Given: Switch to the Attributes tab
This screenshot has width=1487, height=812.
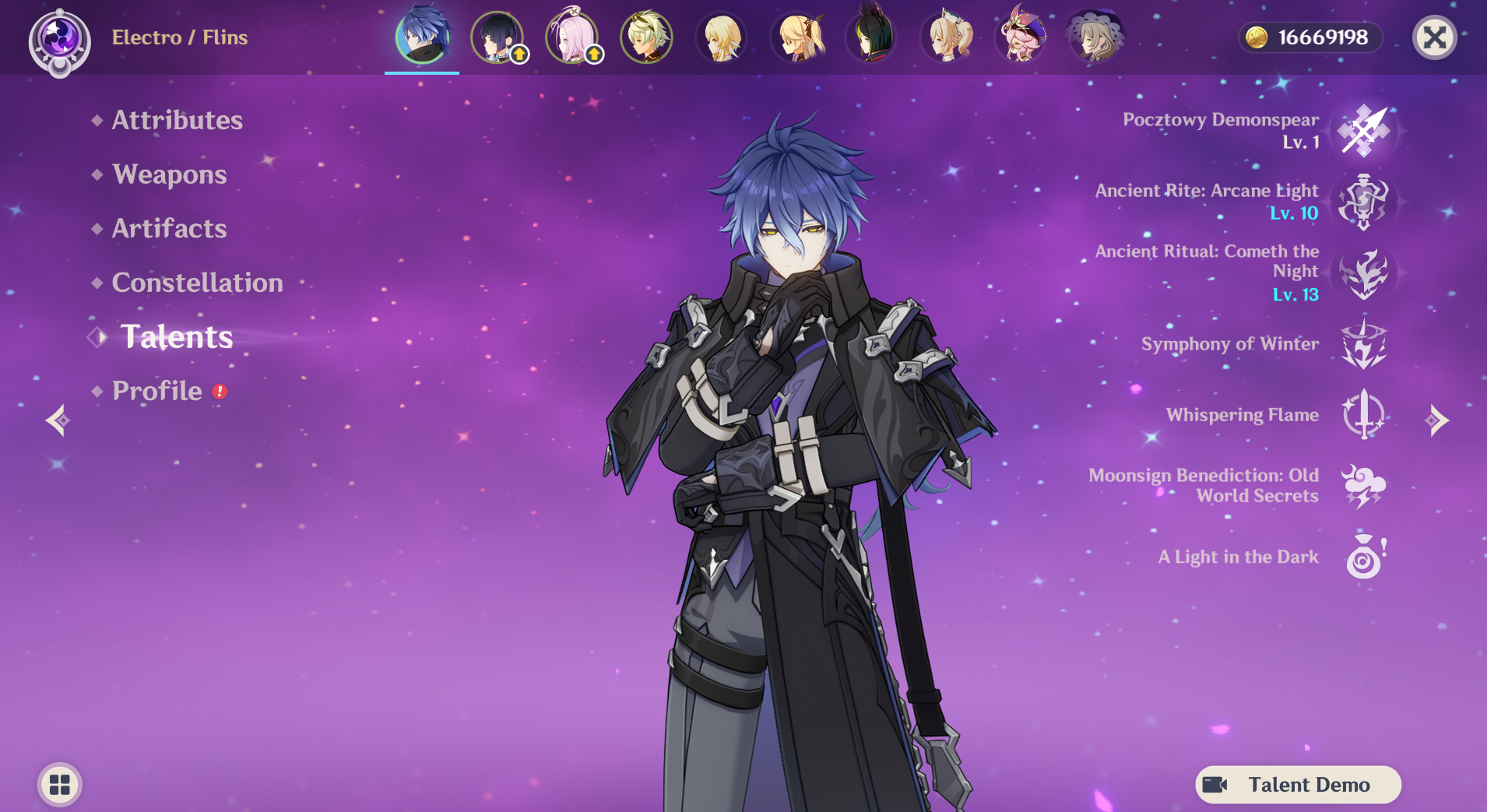Looking at the screenshot, I should 177,120.
